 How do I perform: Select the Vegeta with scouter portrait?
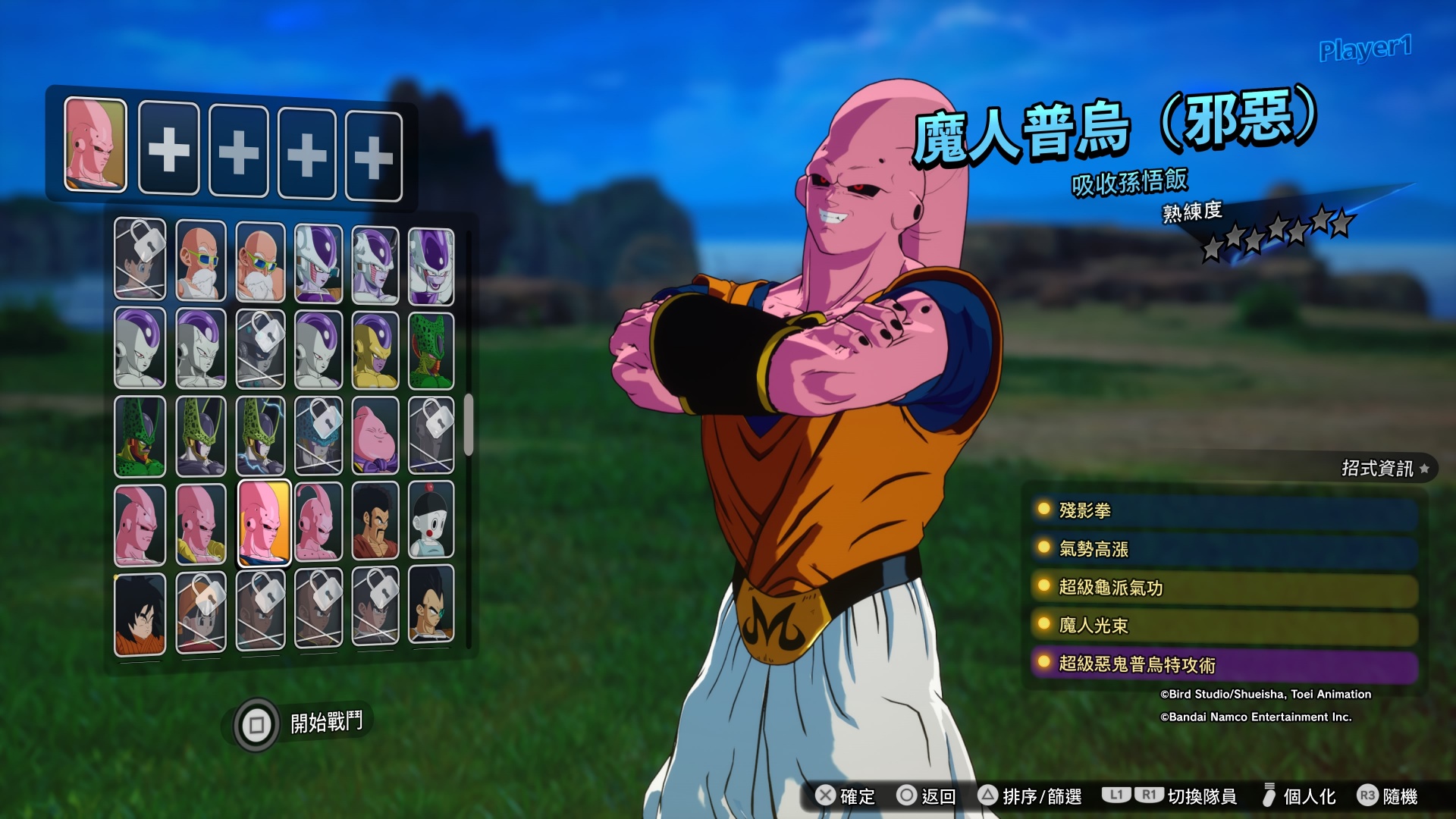(x=431, y=605)
